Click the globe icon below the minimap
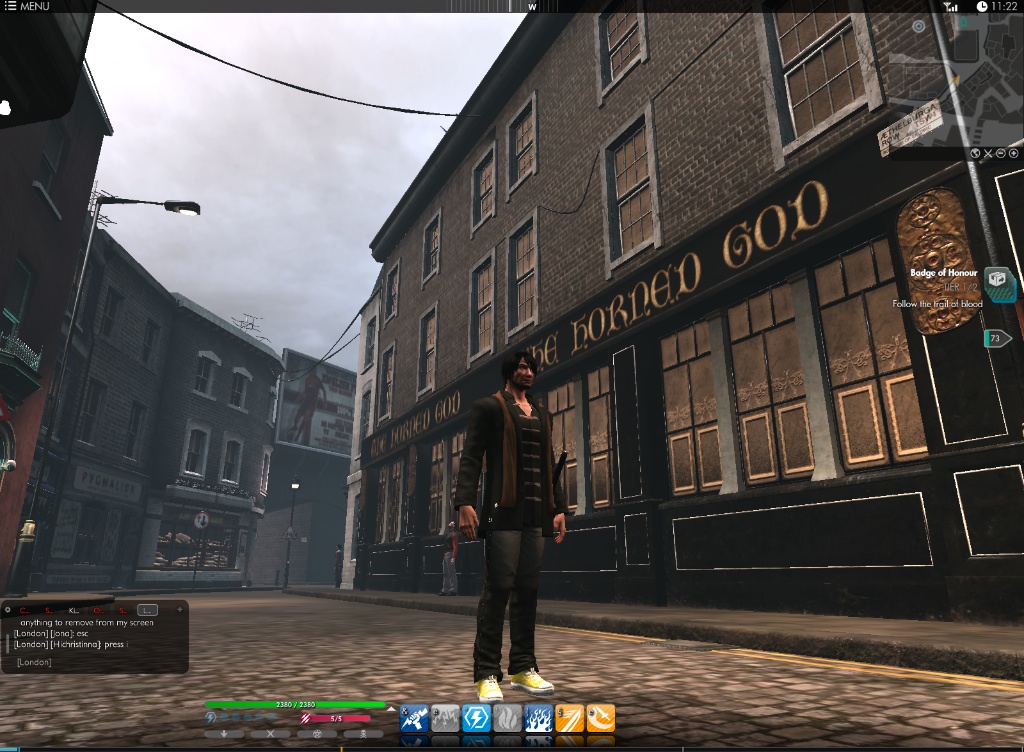This screenshot has height=752, width=1024. (975, 153)
